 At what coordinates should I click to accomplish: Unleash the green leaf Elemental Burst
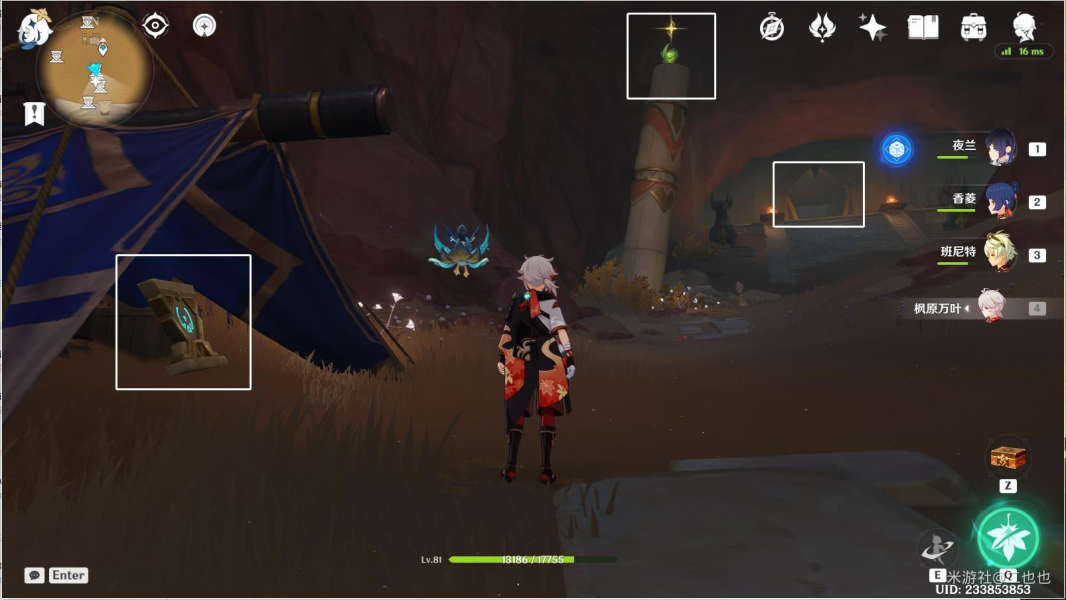(1007, 537)
